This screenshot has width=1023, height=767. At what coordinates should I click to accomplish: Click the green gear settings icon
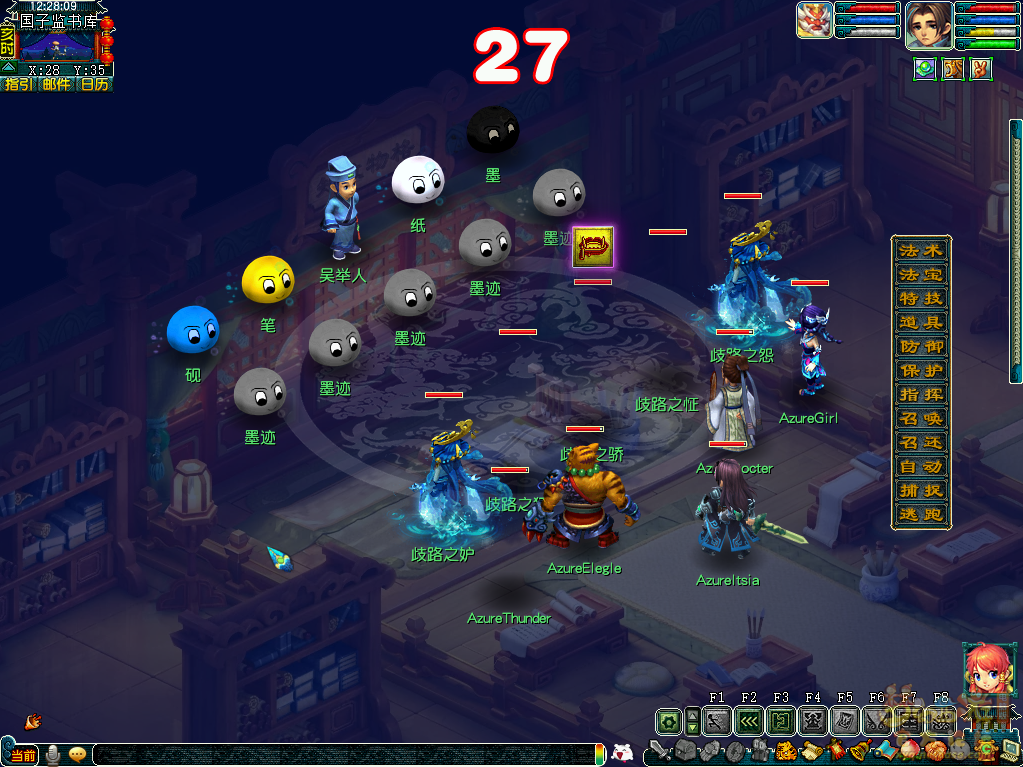point(668,720)
